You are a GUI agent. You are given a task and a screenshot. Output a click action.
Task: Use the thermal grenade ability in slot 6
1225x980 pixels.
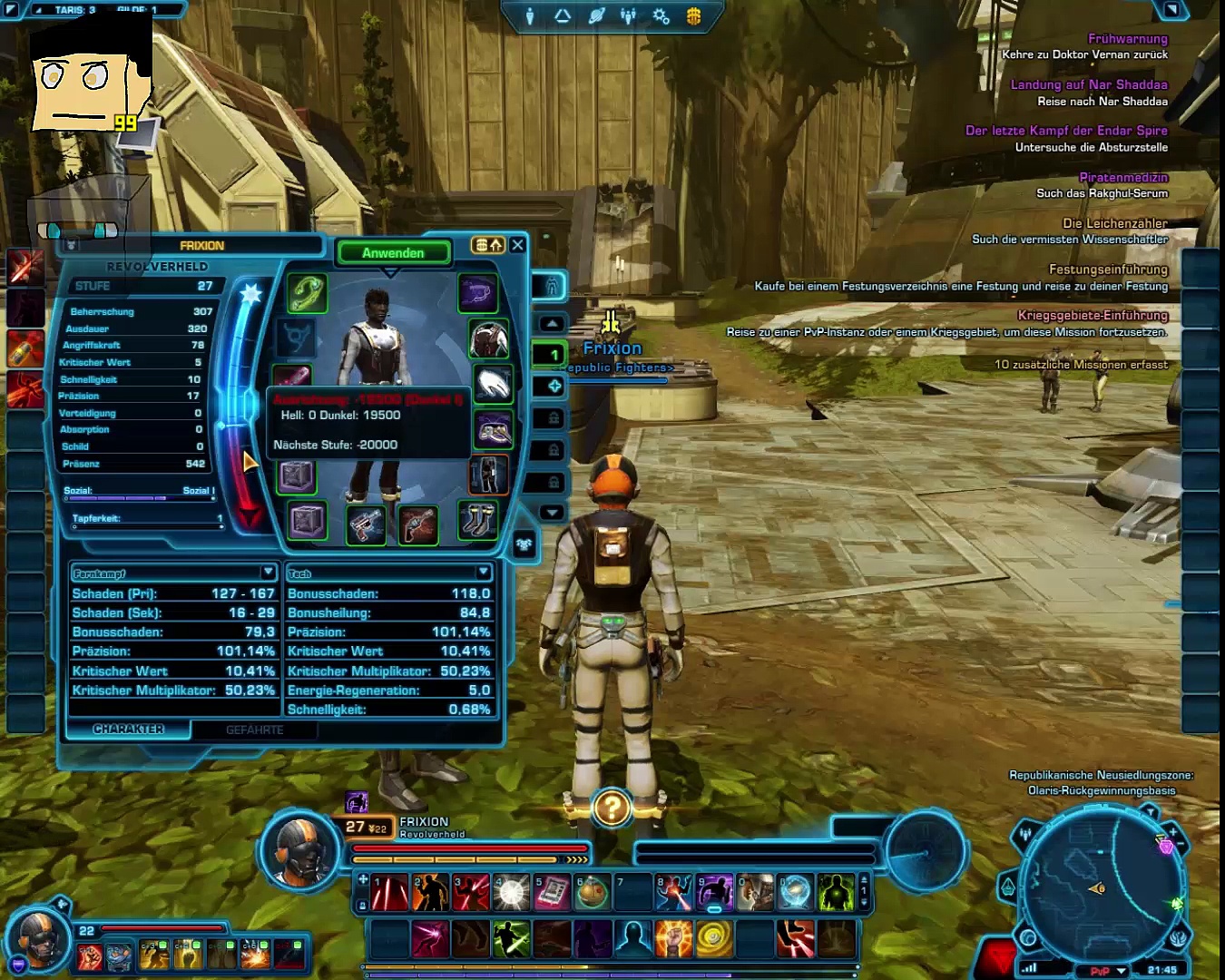[592, 894]
